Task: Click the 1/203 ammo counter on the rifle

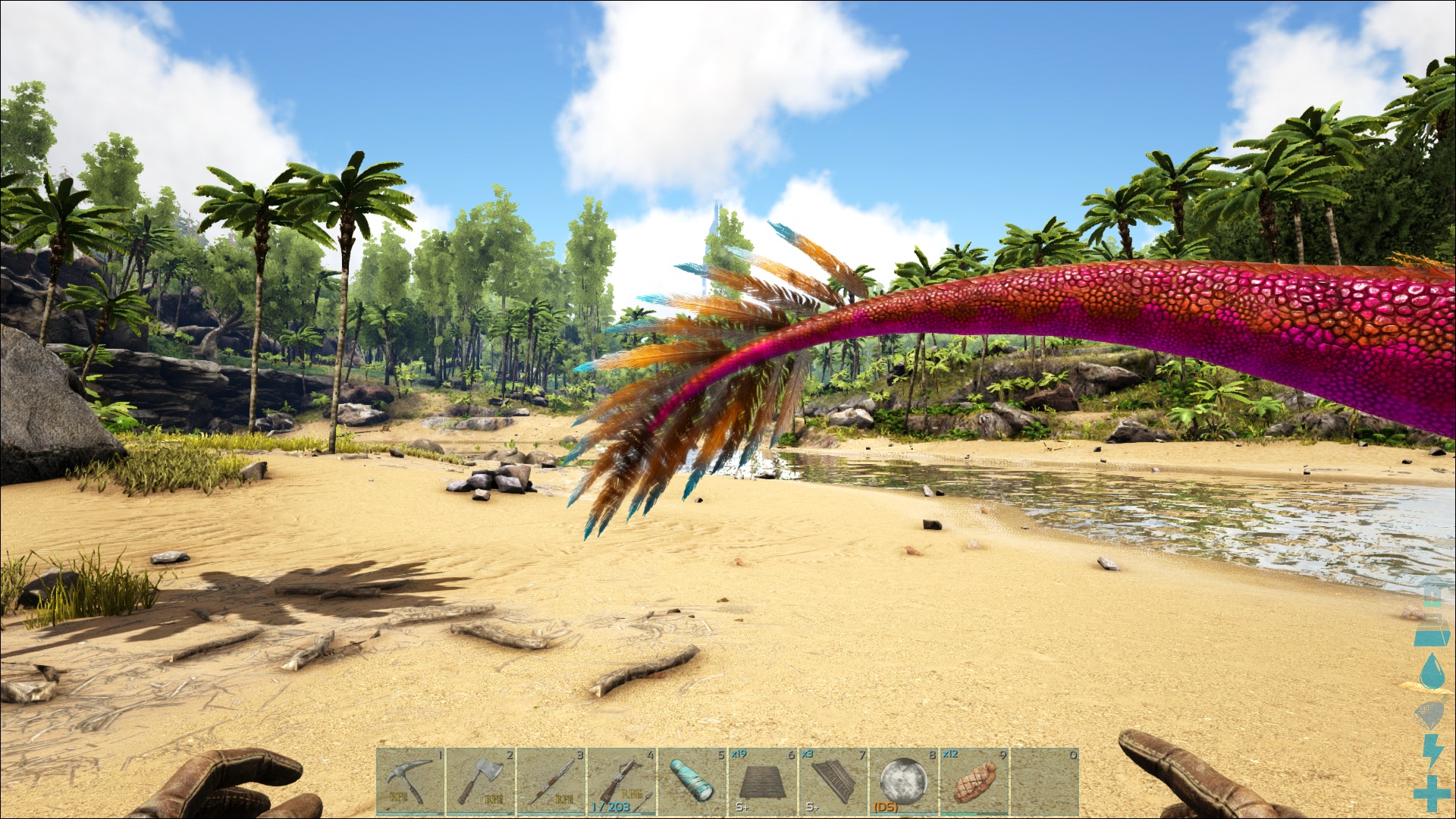Action: [612, 805]
